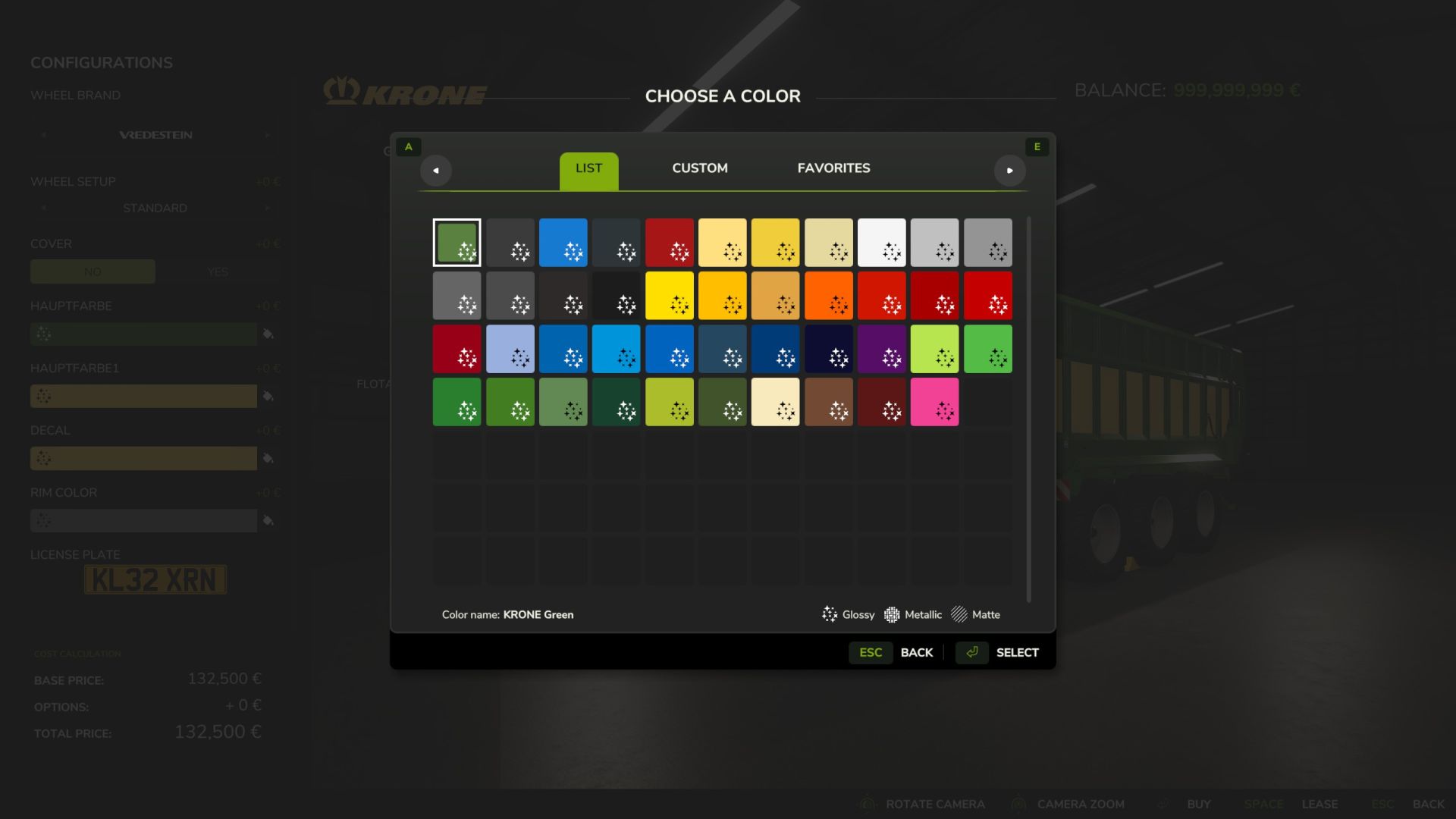
Task: Click the Glossy finish legend icon
Action: pyautogui.click(x=830, y=614)
